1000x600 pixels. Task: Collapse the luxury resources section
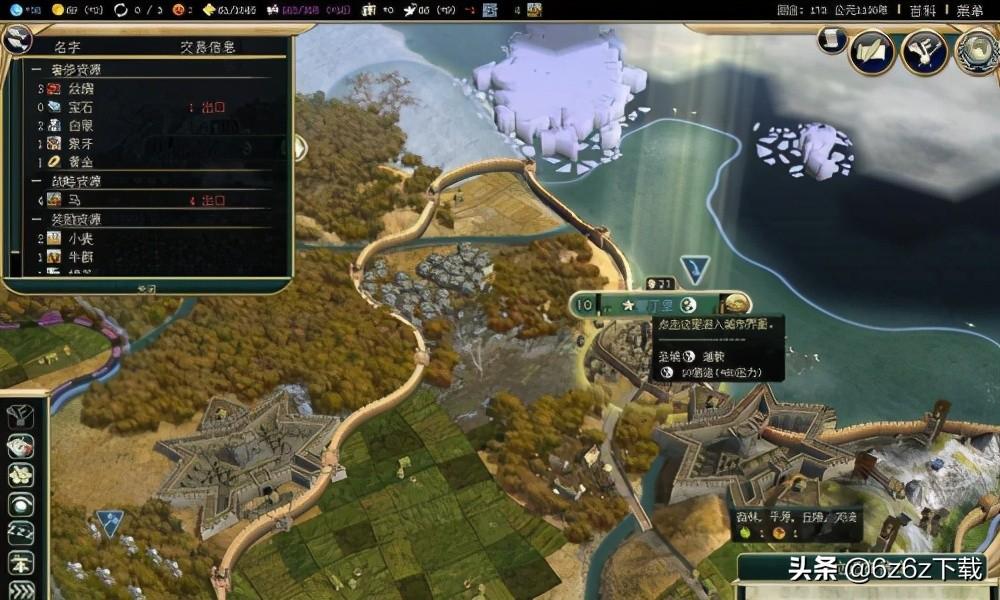click(x=36, y=70)
